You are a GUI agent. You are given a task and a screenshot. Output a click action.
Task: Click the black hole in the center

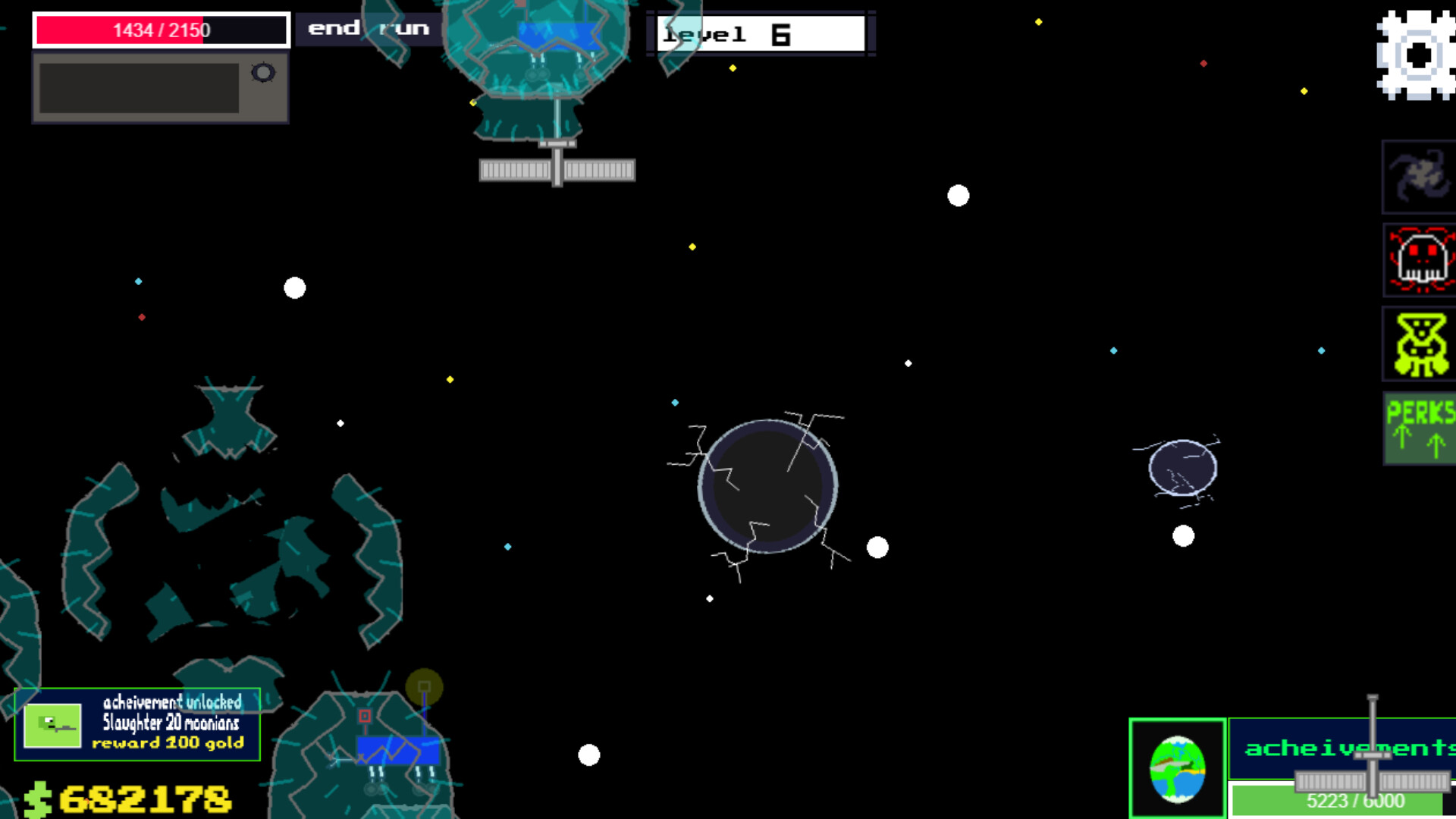[x=769, y=485]
